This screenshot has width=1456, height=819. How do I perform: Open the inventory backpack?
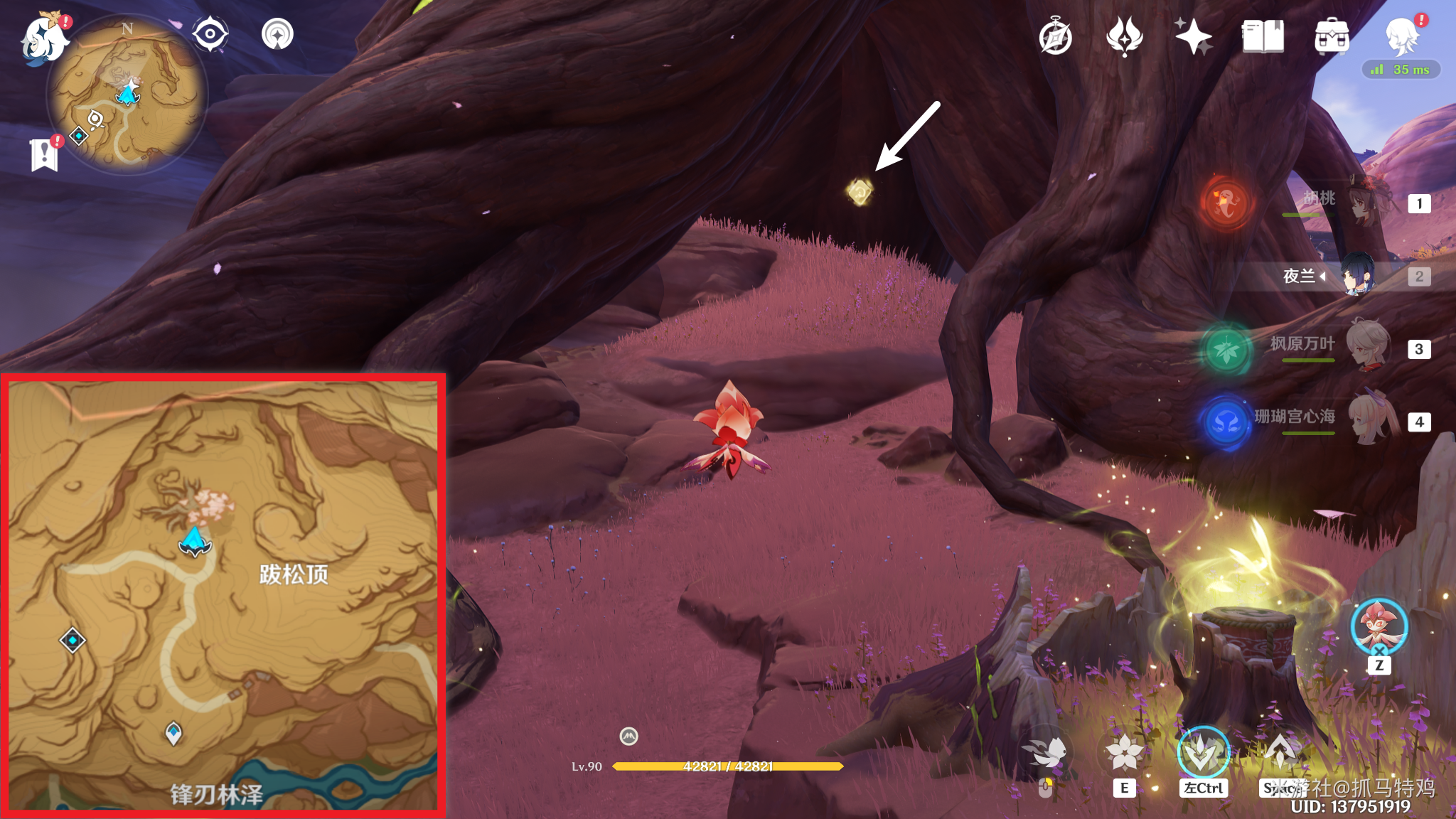point(1332,37)
